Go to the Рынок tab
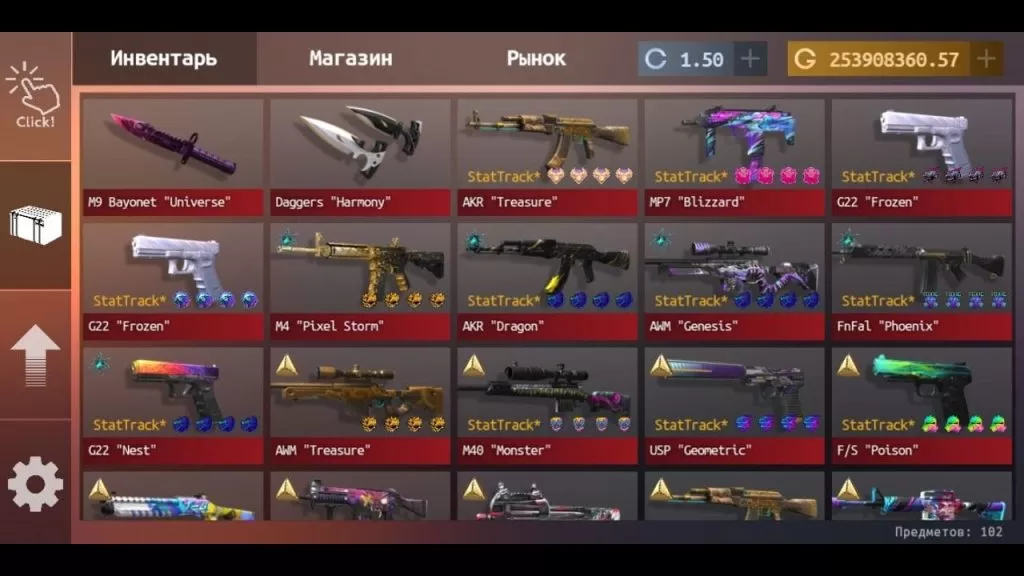The height and width of the screenshot is (576, 1024). pyautogui.click(x=536, y=58)
